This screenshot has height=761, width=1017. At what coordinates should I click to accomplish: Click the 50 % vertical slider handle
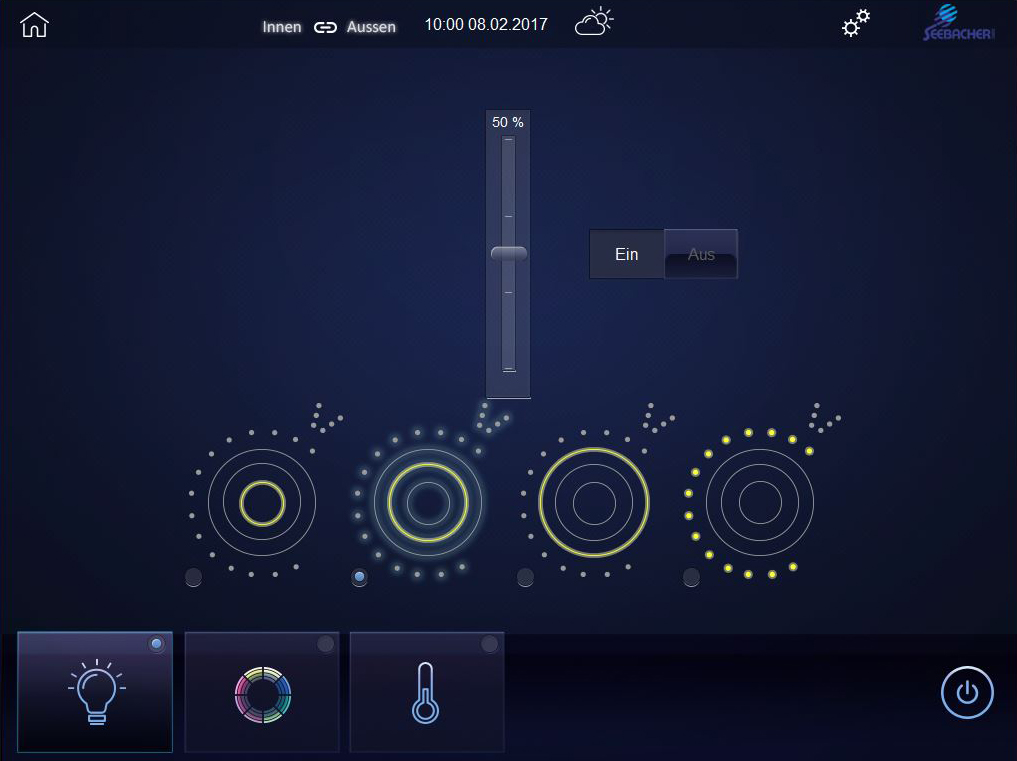508,254
